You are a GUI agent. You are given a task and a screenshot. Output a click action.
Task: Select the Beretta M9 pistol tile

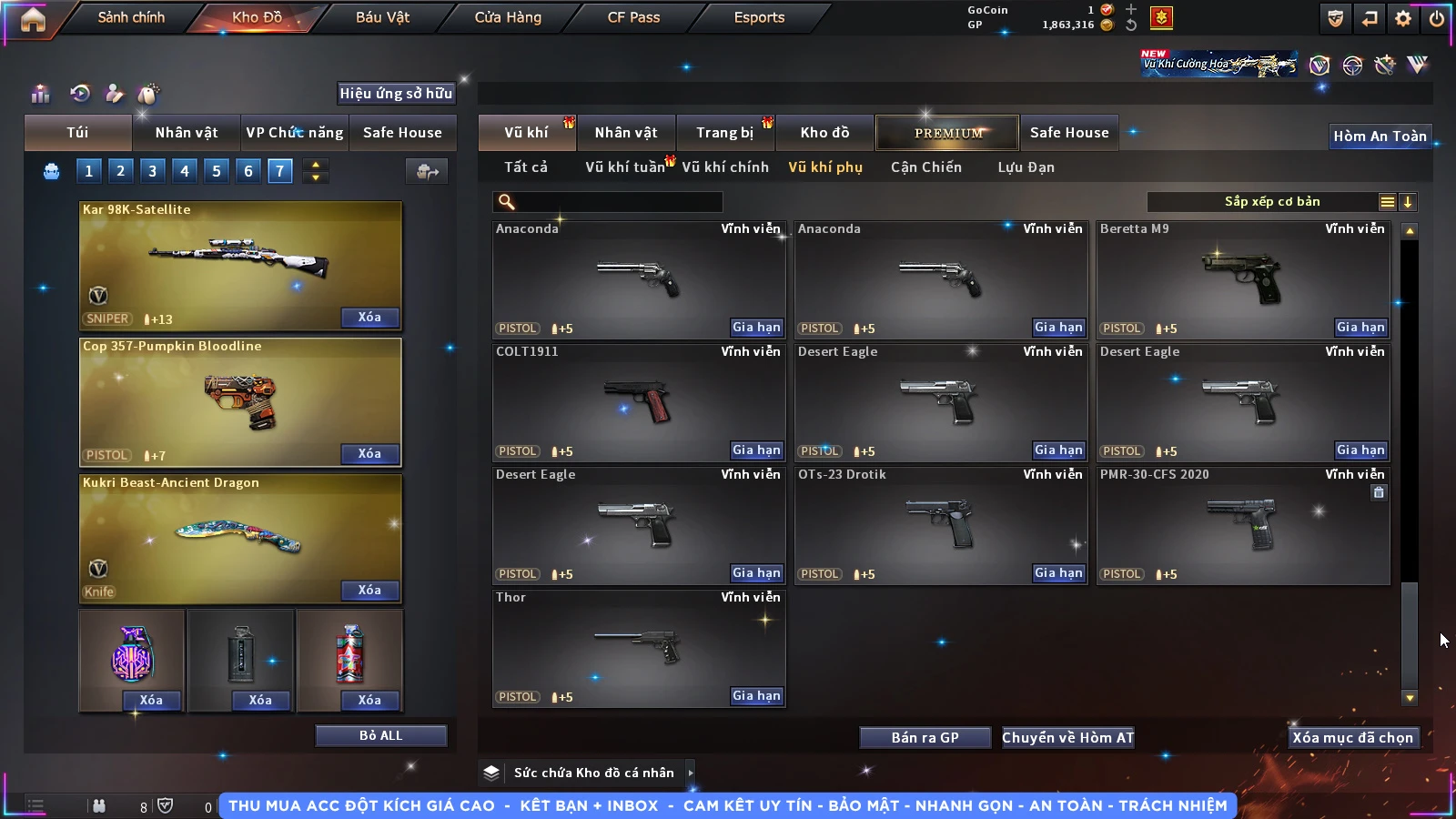coord(1242,279)
